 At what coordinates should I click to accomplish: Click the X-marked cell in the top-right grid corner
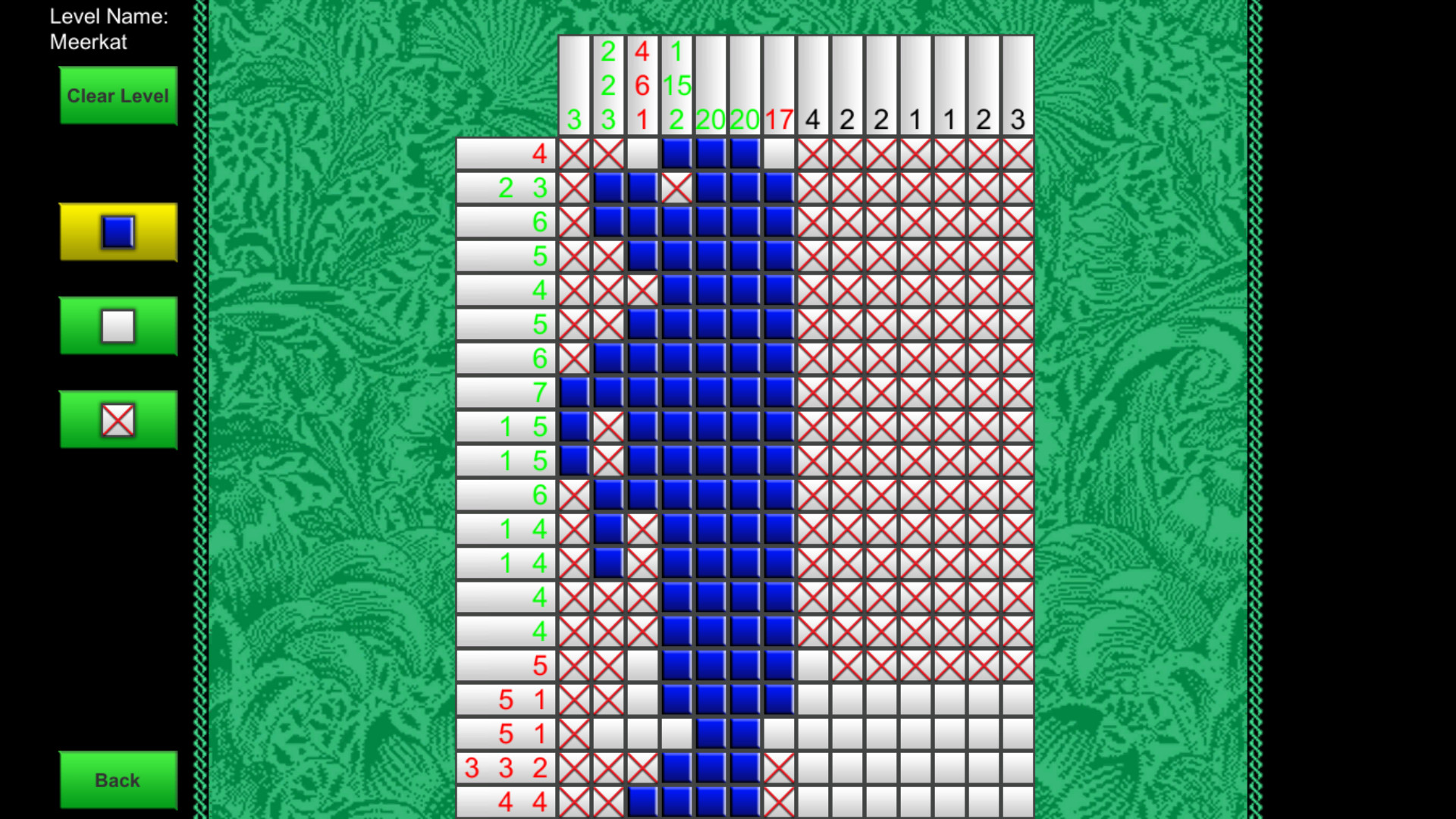pos(1017,153)
